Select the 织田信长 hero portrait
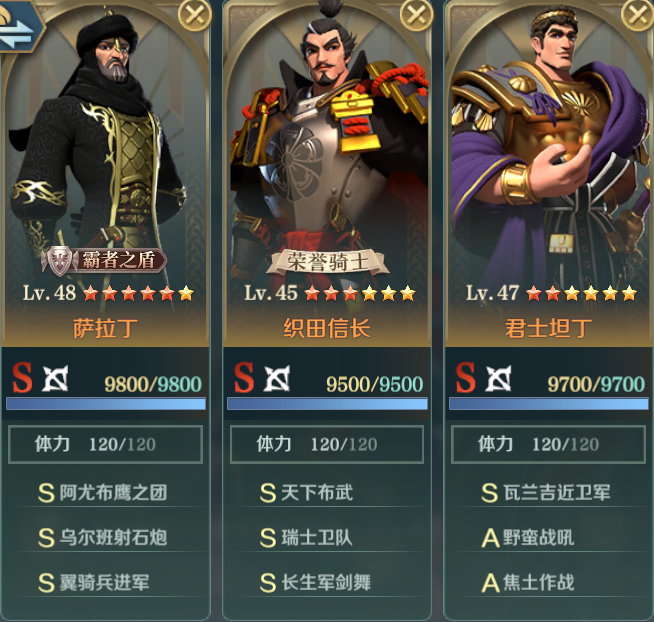 pos(327,150)
